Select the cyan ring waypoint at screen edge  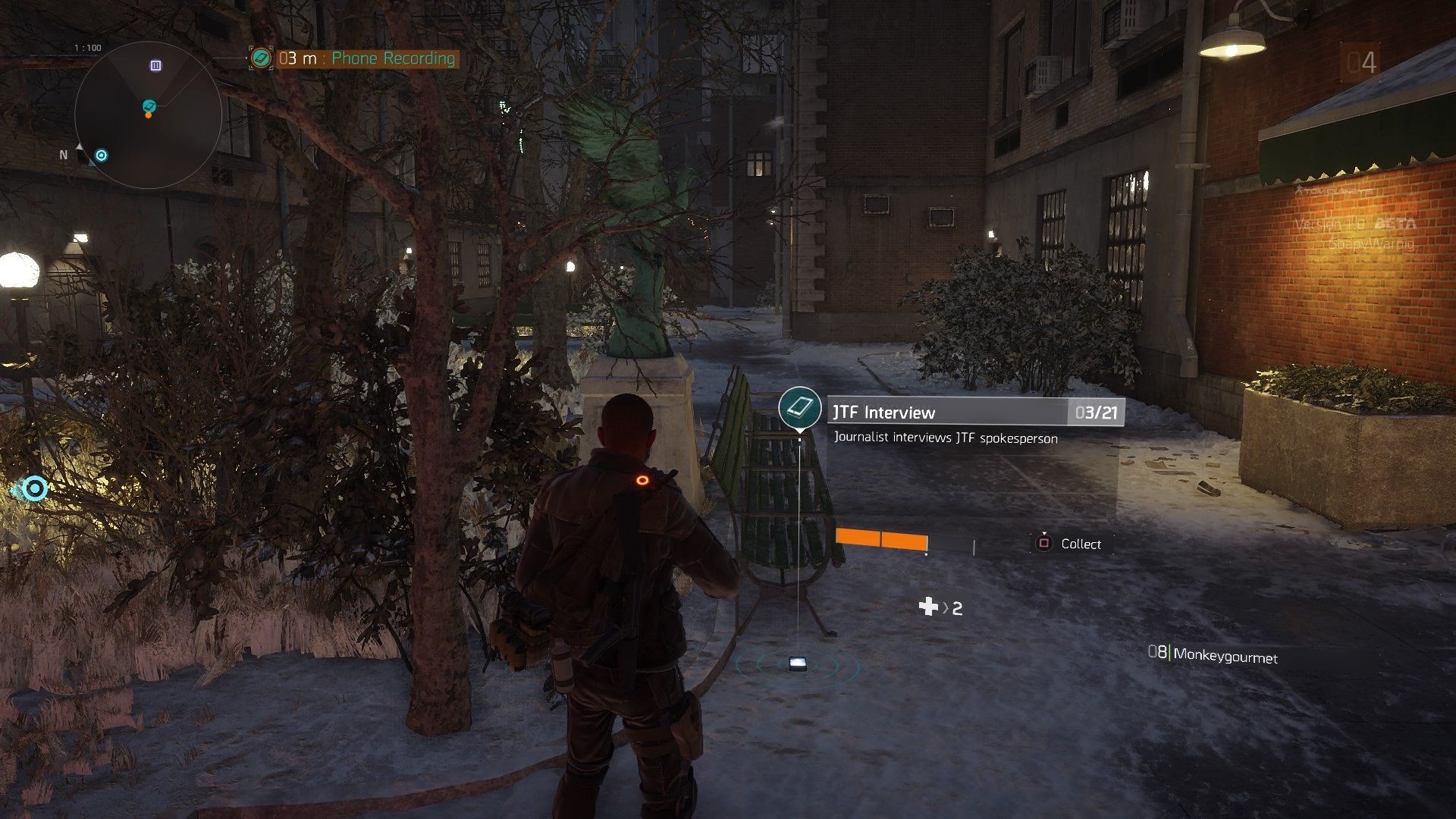click(x=34, y=488)
